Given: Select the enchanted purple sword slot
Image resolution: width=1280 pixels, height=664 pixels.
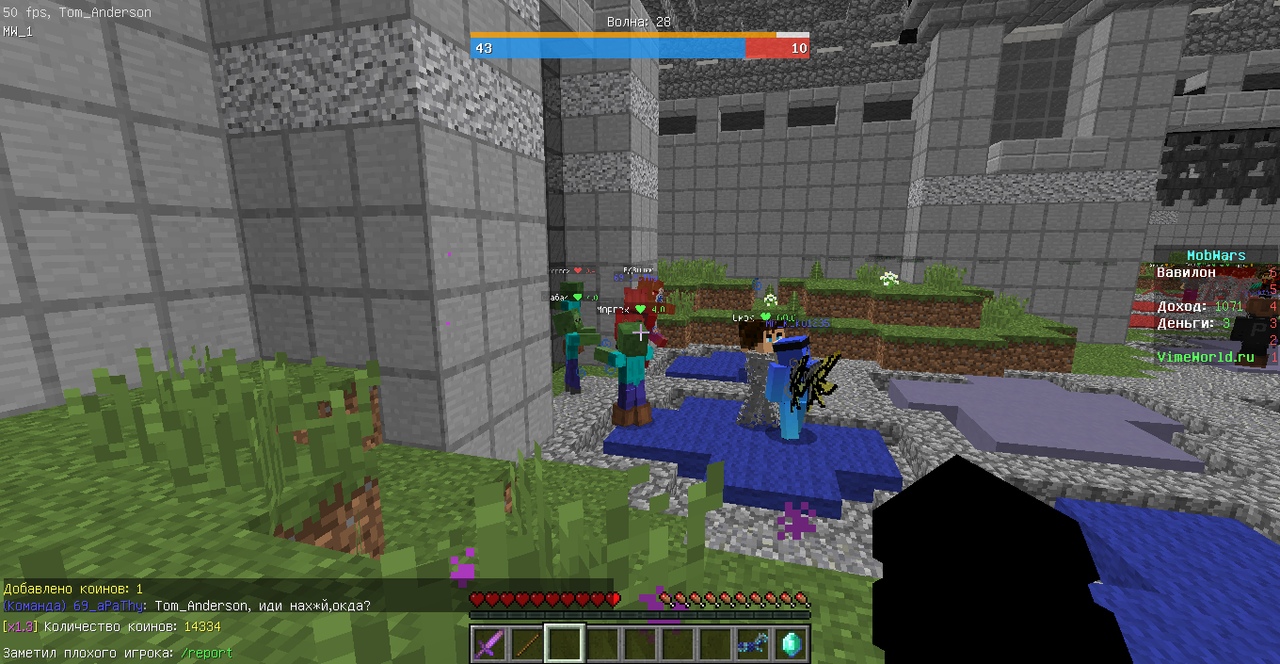Looking at the screenshot, I should coord(489,643).
